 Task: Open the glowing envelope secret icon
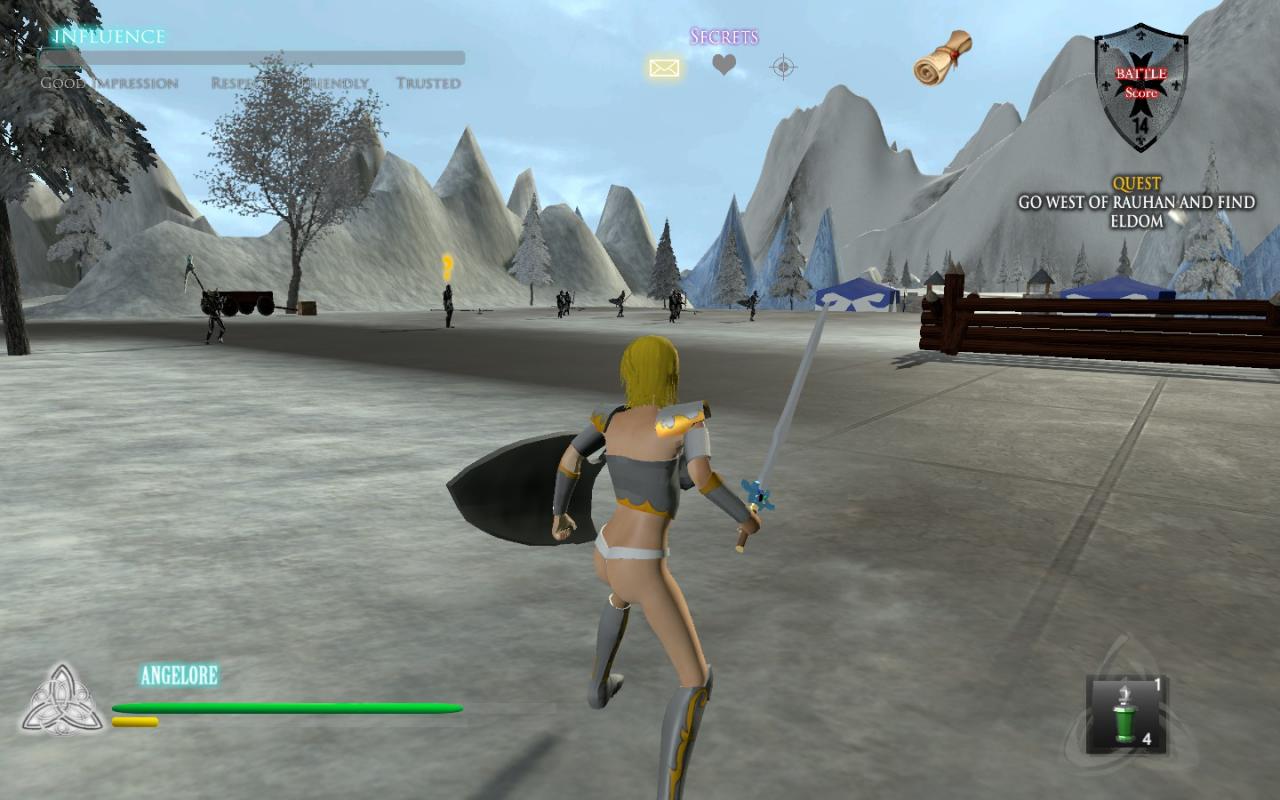pyautogui.click(x=664, y=67)
